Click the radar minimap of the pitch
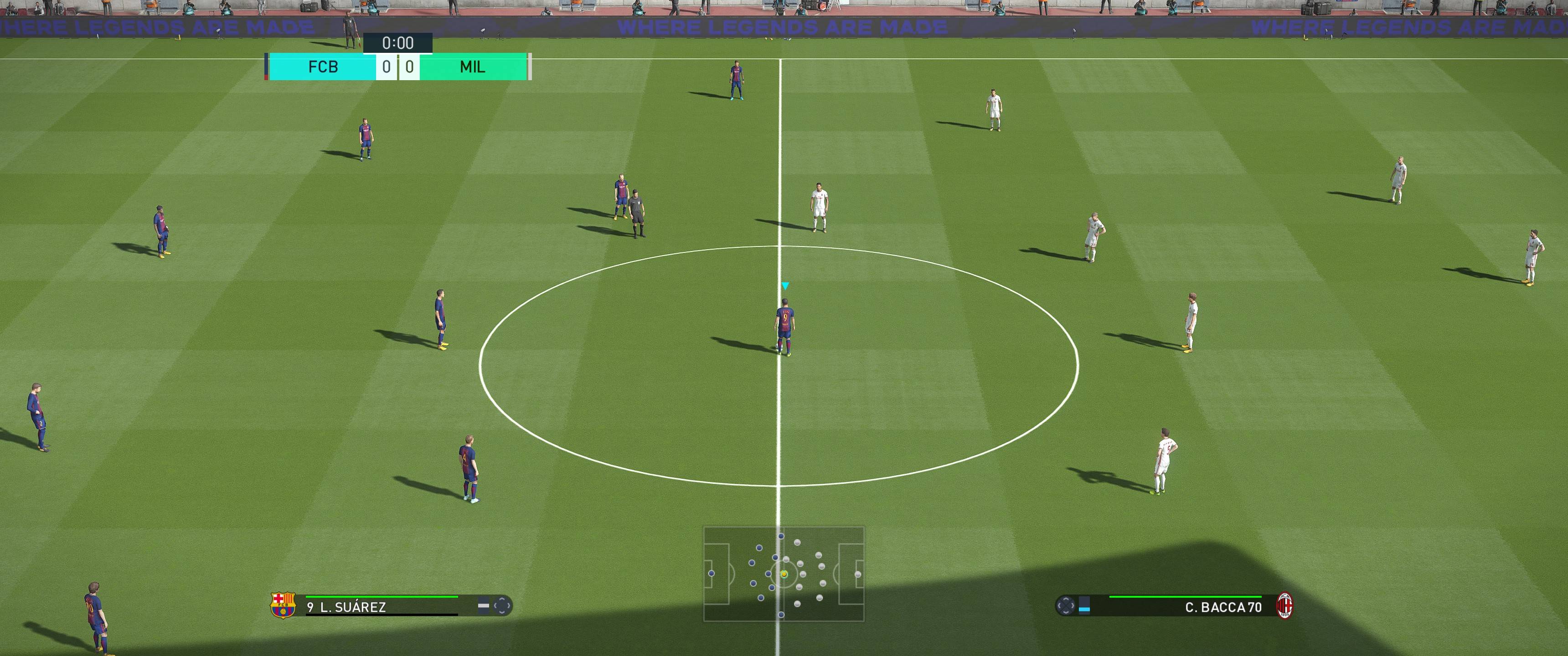Image resolution: width=1568 pixels, height=656 pixels. point(784,574)
